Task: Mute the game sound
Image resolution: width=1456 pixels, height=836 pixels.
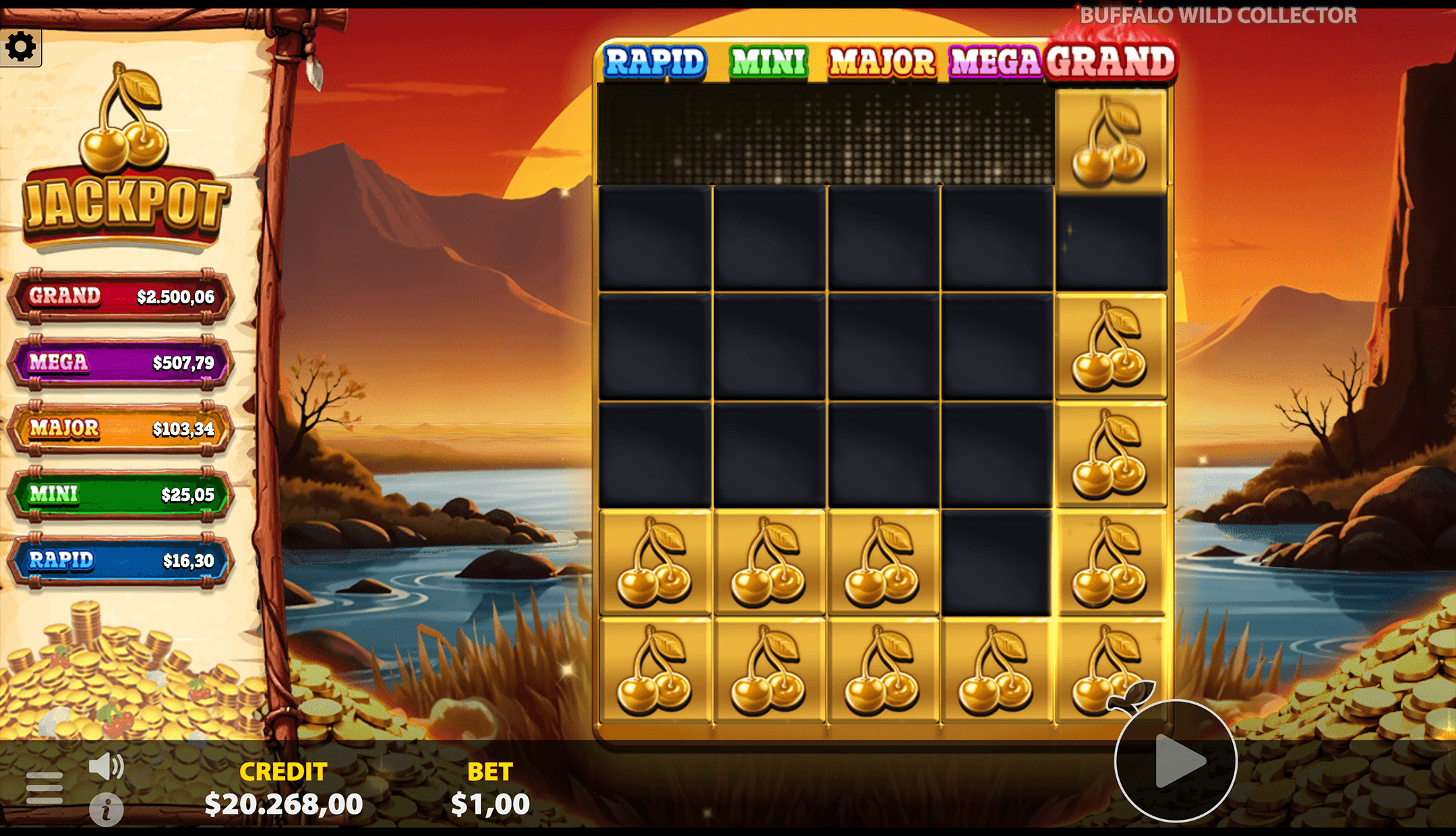Action: pyautogui.click(x=107, y=765)
